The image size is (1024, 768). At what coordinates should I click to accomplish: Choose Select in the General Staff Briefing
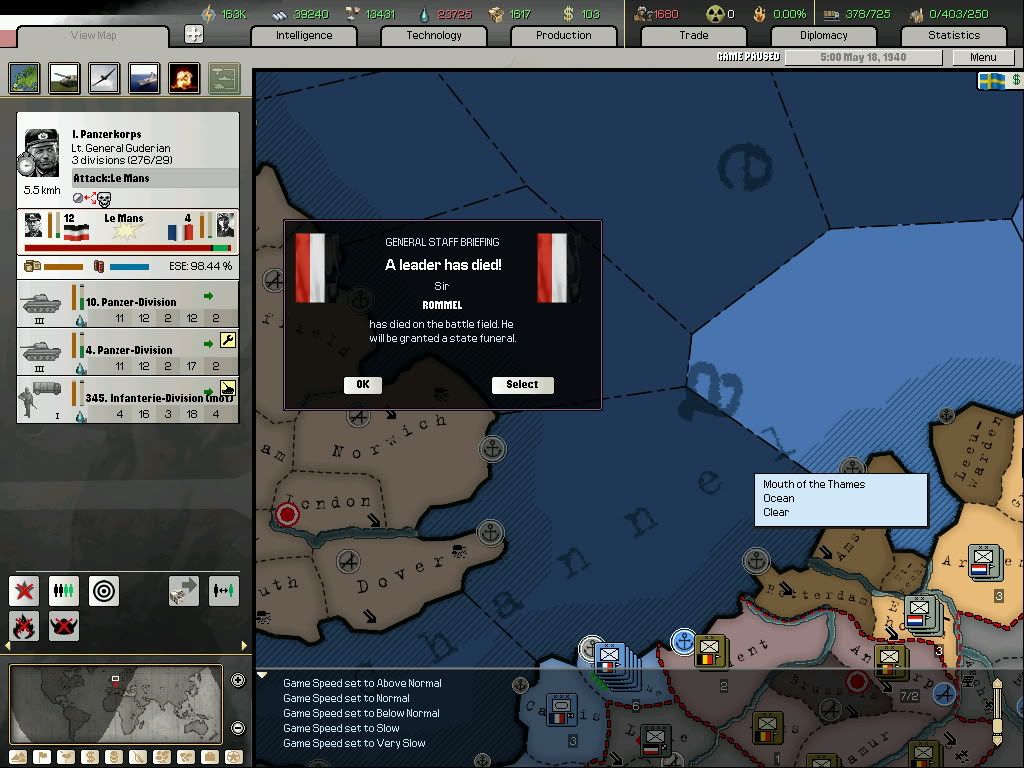tap(522, 385)
